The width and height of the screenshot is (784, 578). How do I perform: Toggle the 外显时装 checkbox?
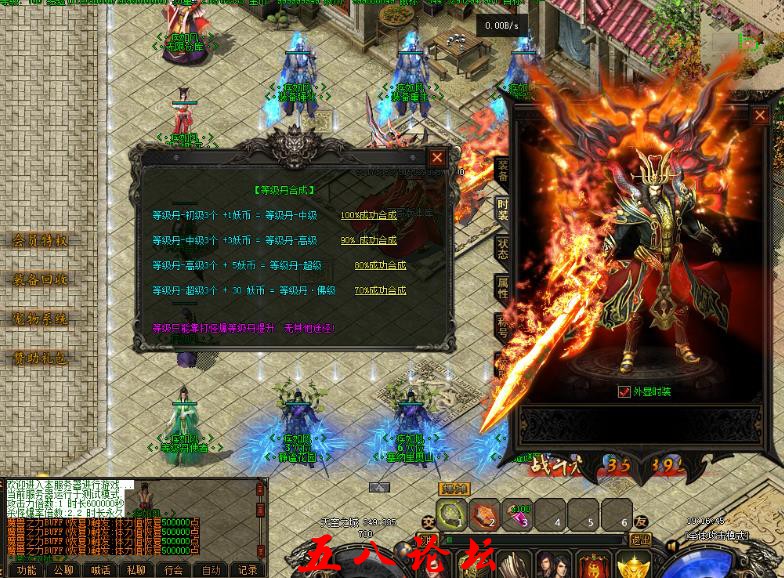[625, 392]
